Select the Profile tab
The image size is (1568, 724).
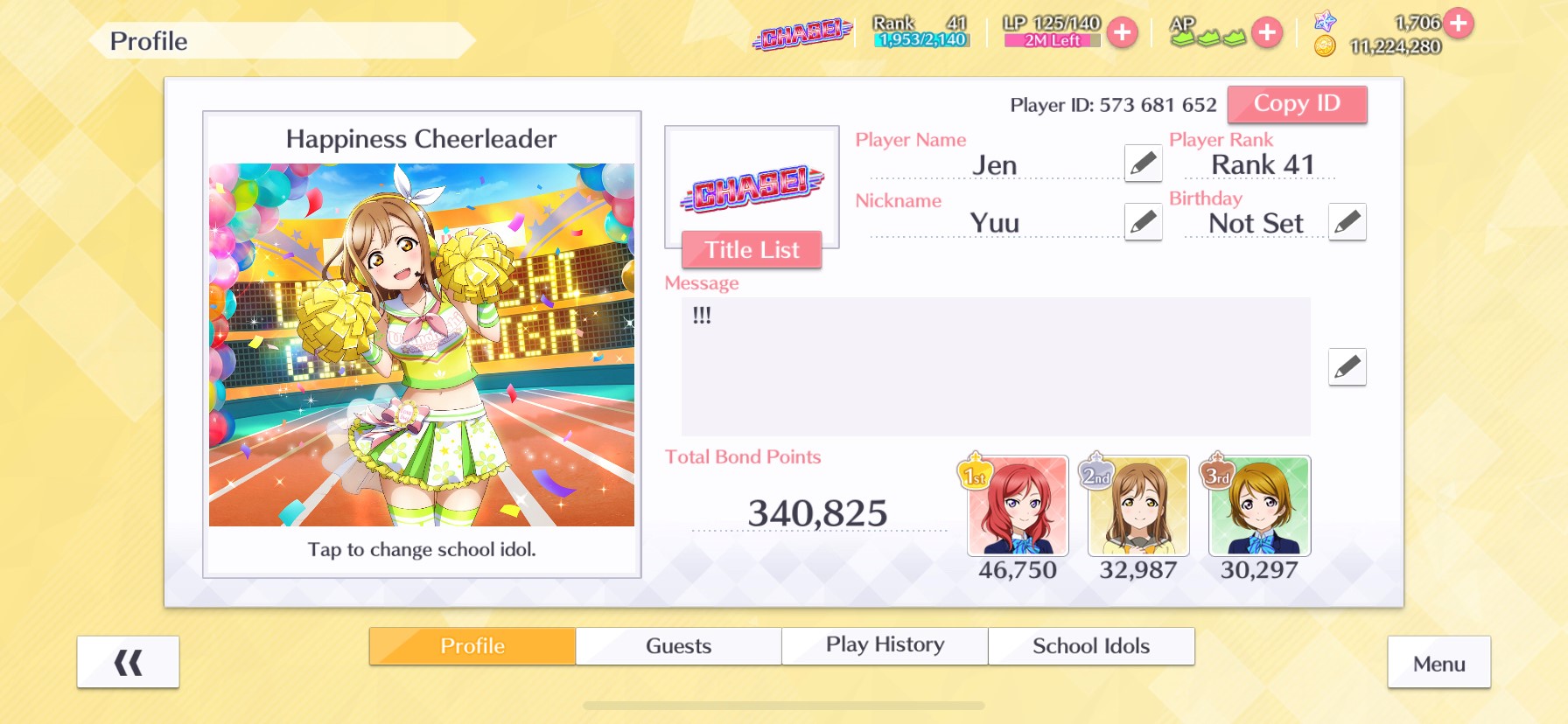point(472,646)
